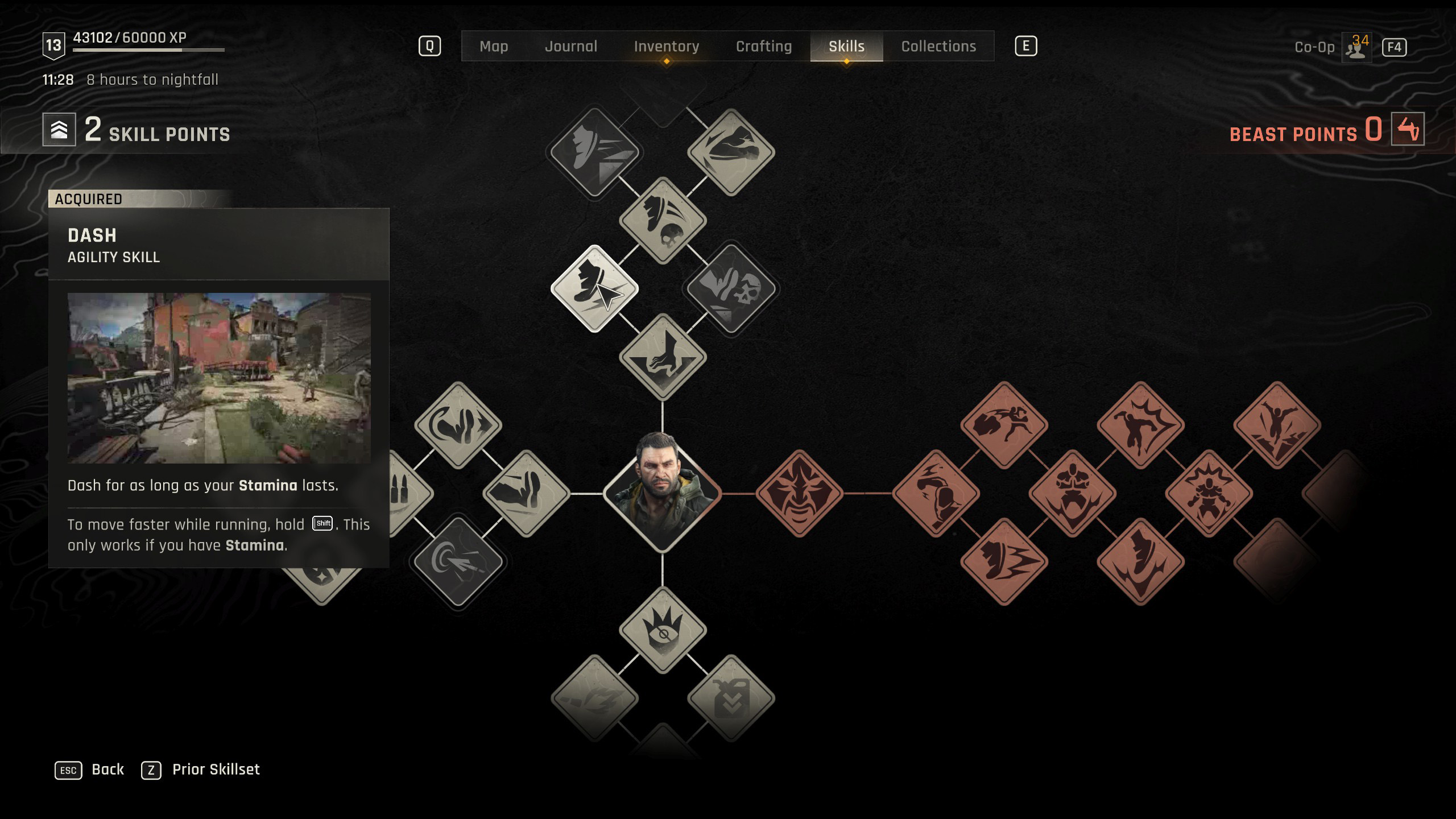Select the Dash agility skill node
The height and width of the screenshot is (819, 1456).
point(594,288)
